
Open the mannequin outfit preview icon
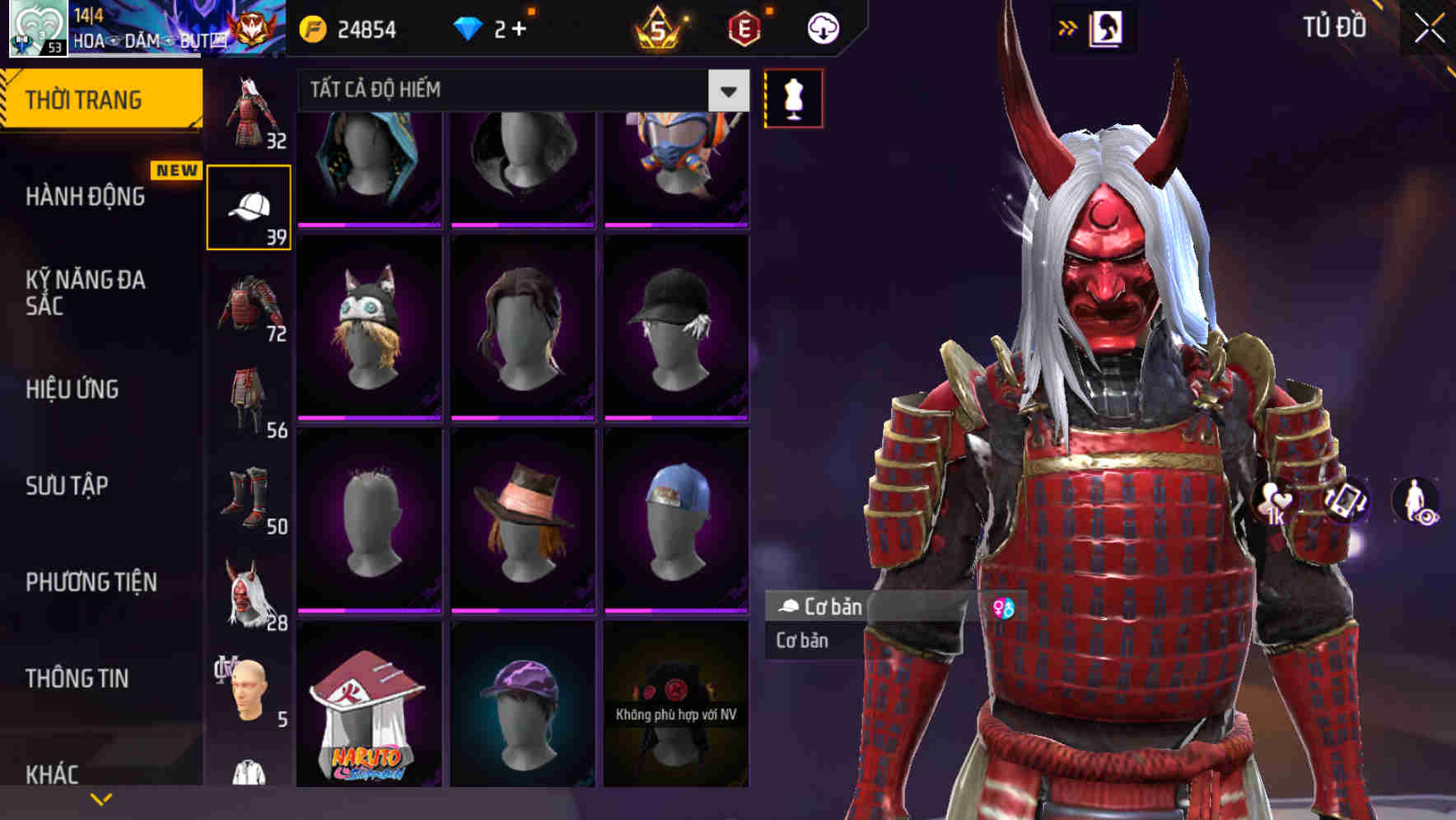[x=791, y=97]
